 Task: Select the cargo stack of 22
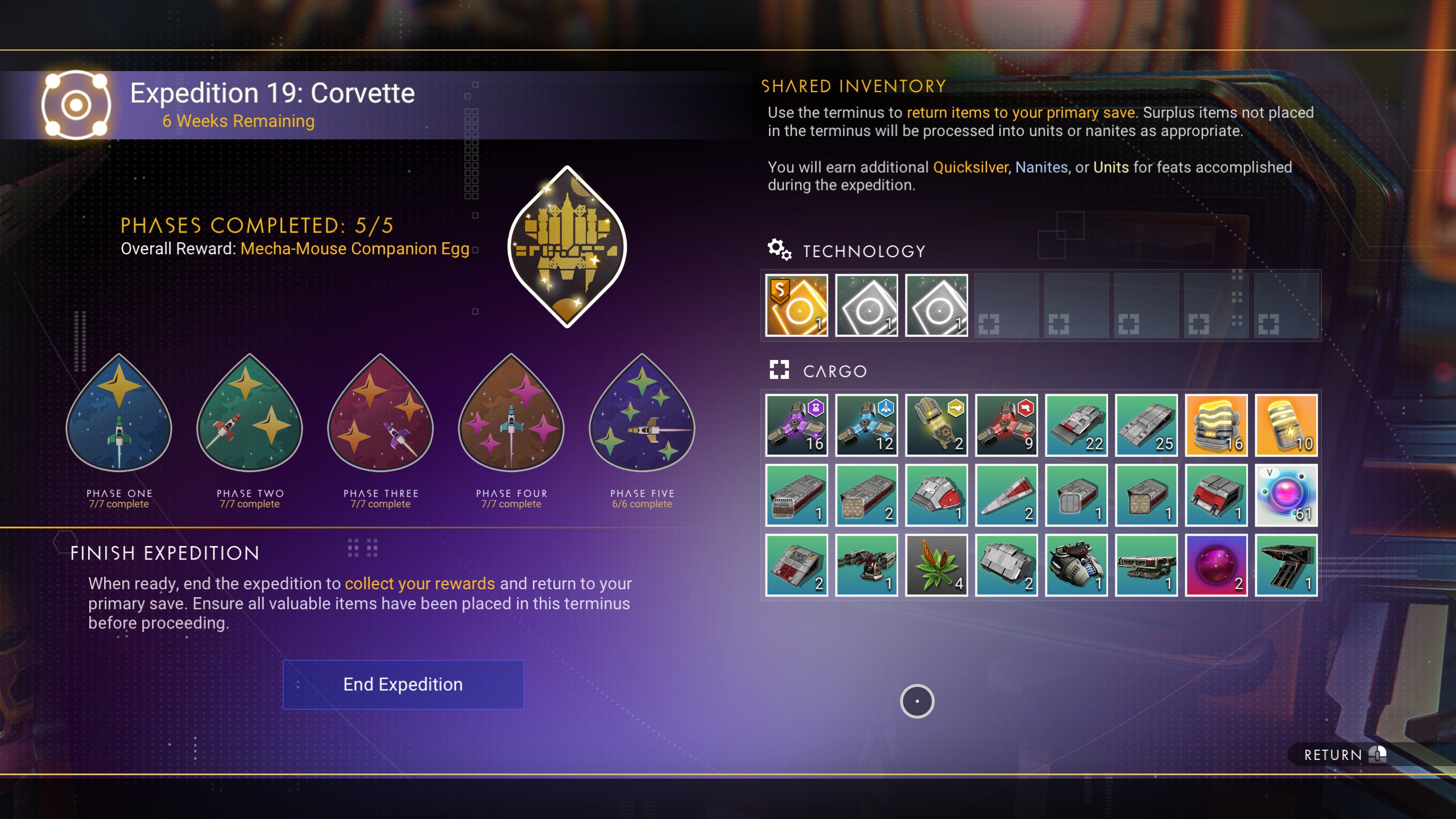pos(1076,425)
